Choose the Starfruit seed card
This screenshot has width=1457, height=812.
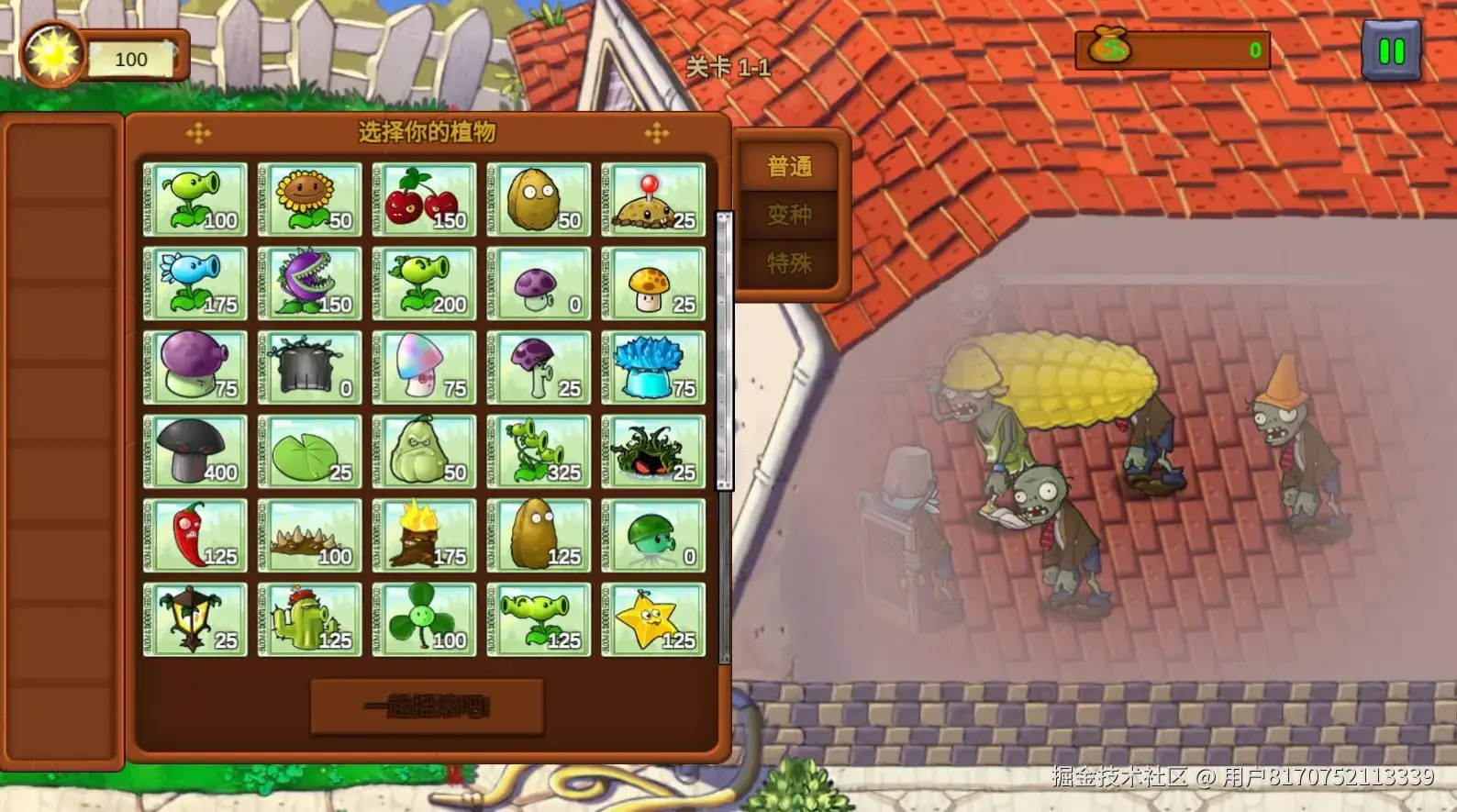653,620
